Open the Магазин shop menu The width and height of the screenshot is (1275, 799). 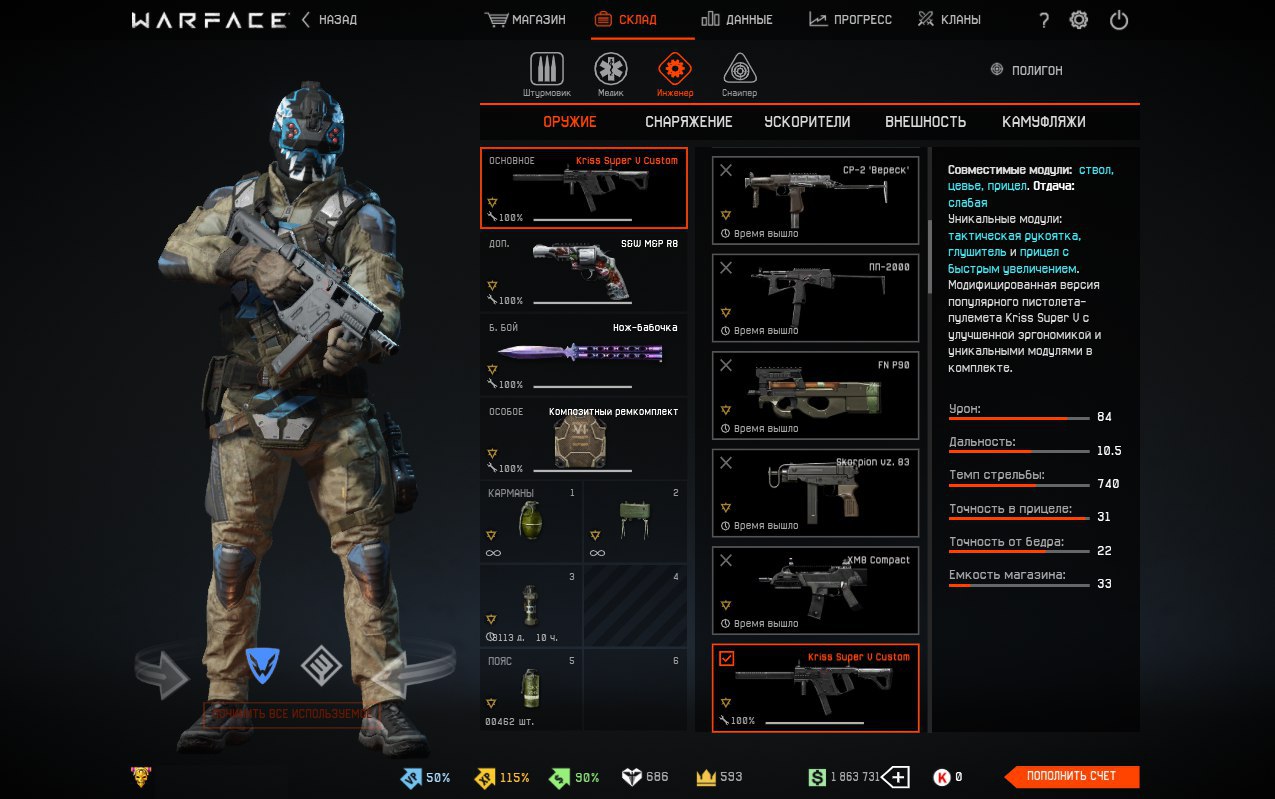(x=525, y=20)
